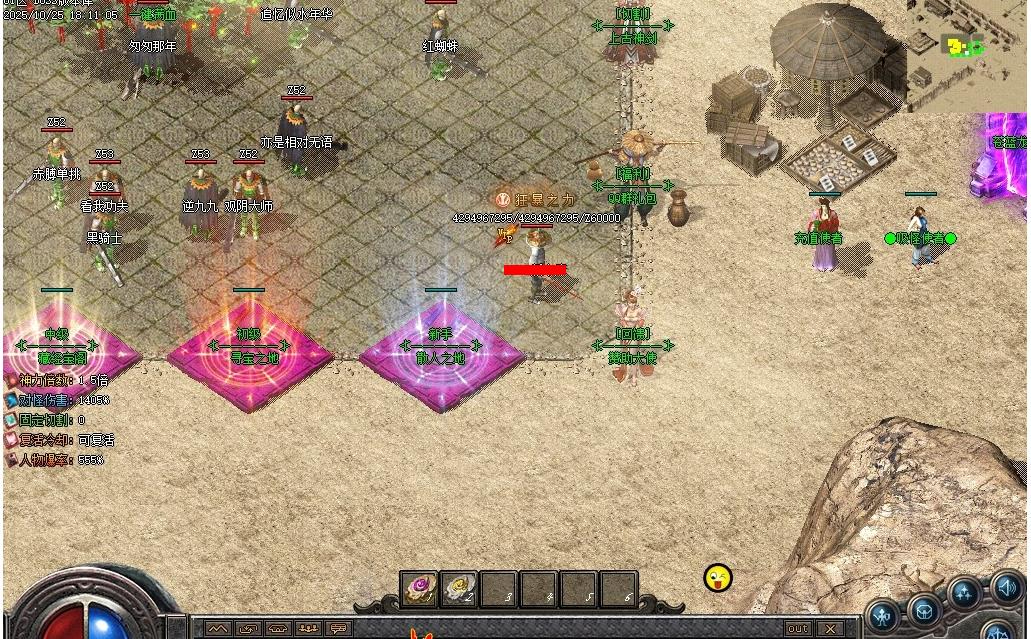The image size is (1031, 639).
Task: Use the golden item in hotbar slot 2
Action: coord(459,589)
